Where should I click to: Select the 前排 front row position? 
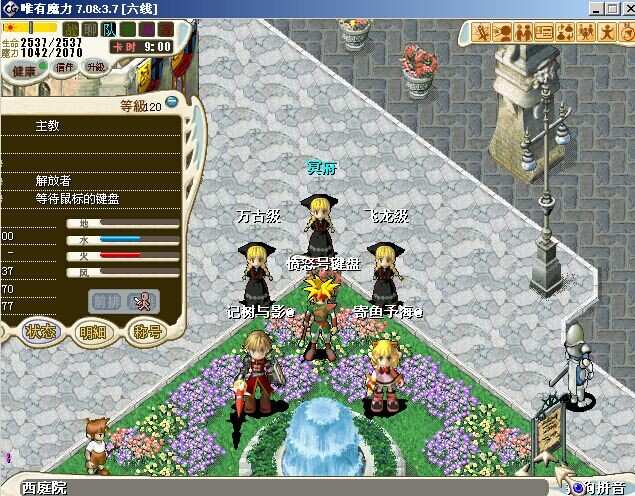[x=106, y=299]
